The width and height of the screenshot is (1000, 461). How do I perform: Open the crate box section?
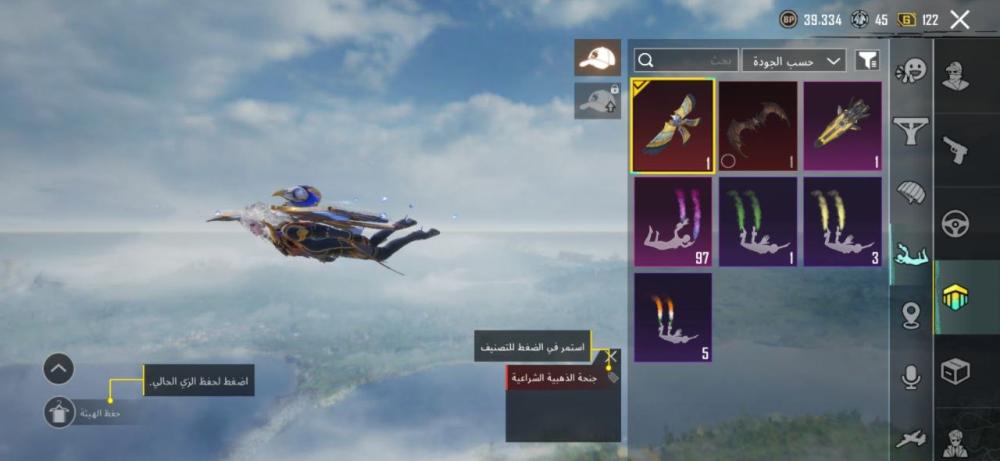(956, 371)
